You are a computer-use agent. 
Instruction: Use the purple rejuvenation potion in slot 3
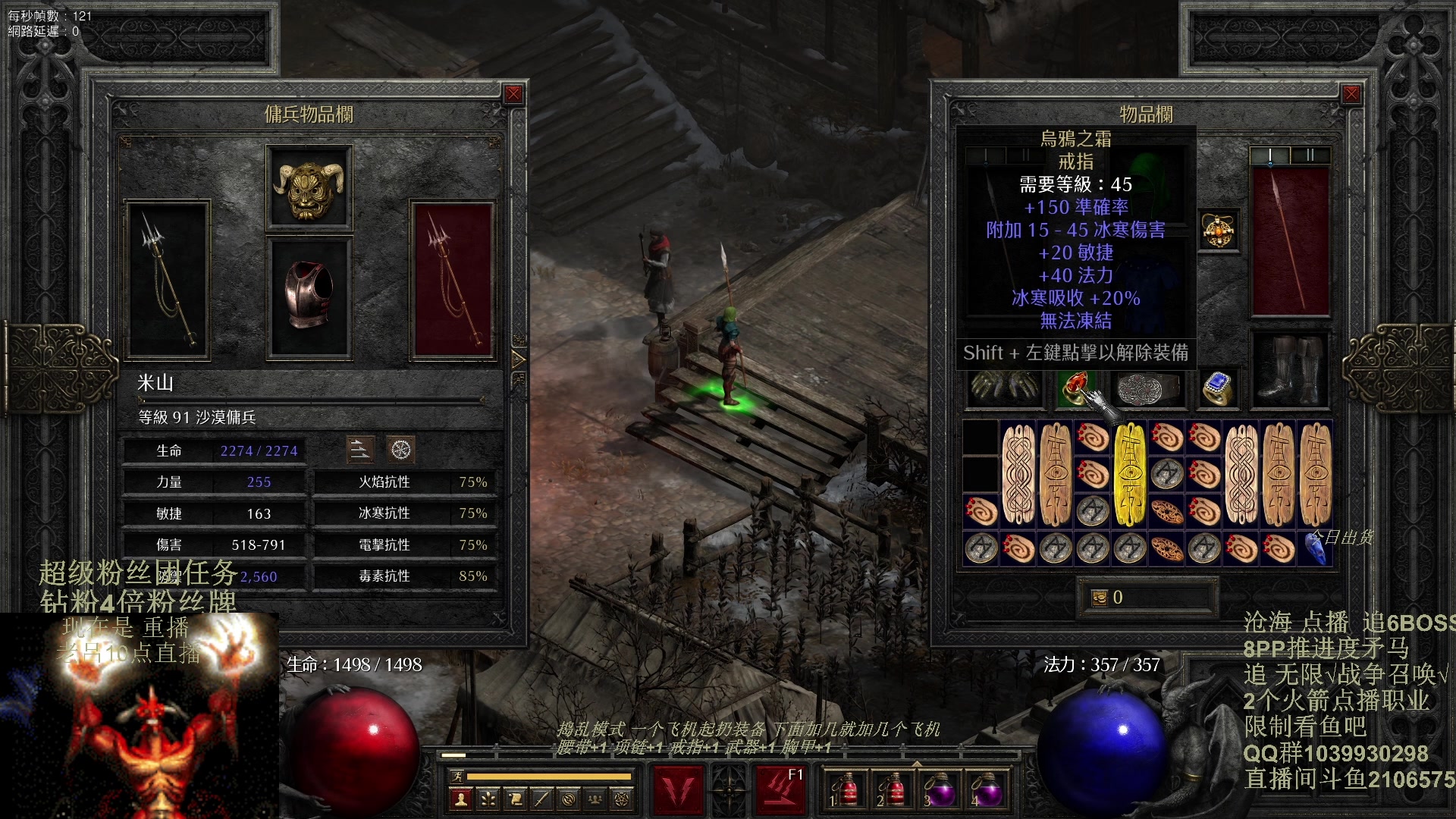[939, 790]
